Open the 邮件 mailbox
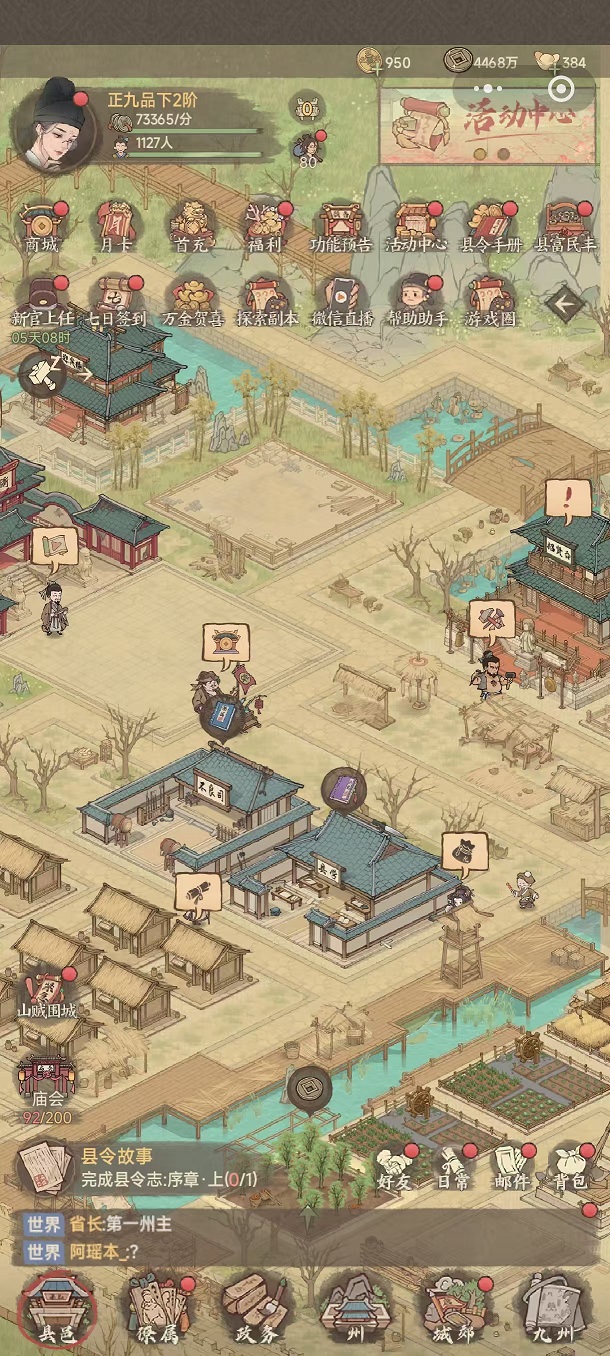This screenshot has width=610, height=1356. point(511,1167)
